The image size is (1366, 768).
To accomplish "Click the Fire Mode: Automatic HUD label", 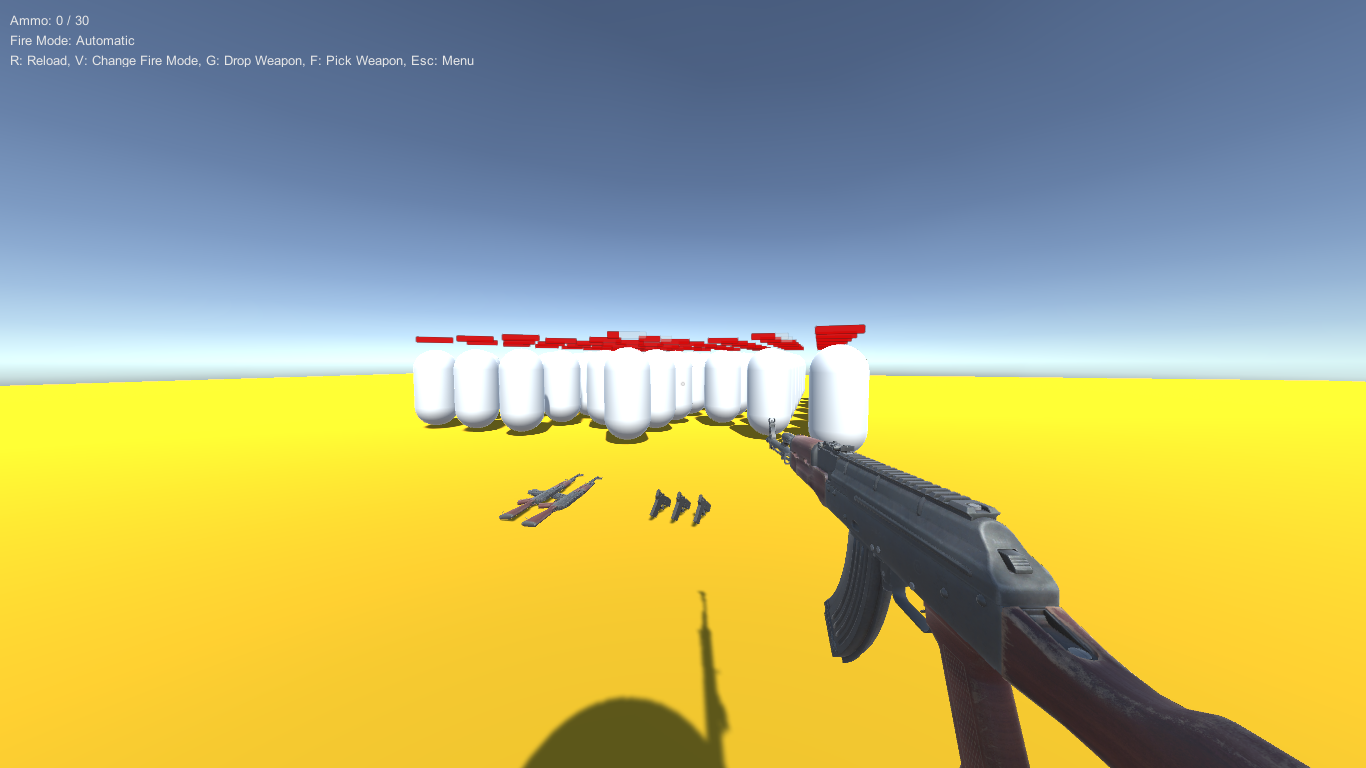I will click(x=72, y=40).
